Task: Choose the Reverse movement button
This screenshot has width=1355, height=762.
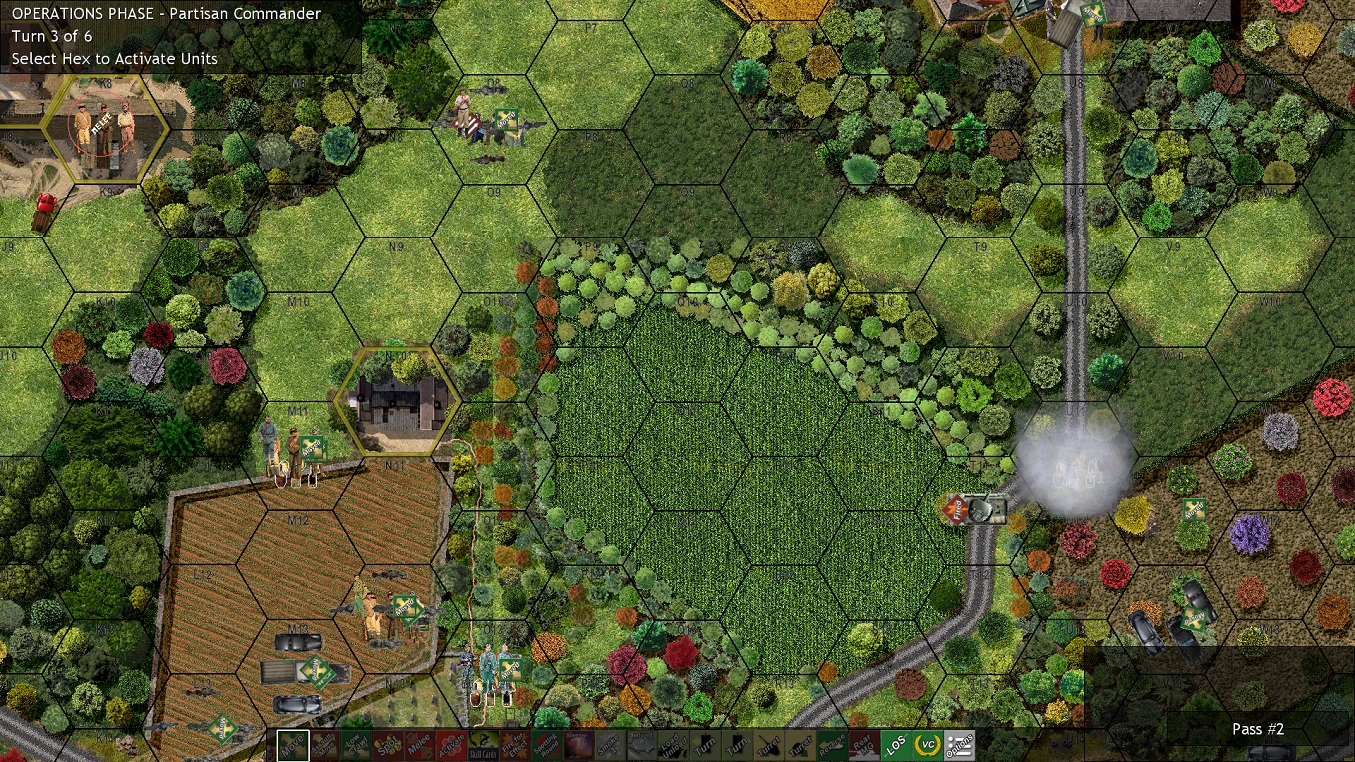Action: coord(832,746)
